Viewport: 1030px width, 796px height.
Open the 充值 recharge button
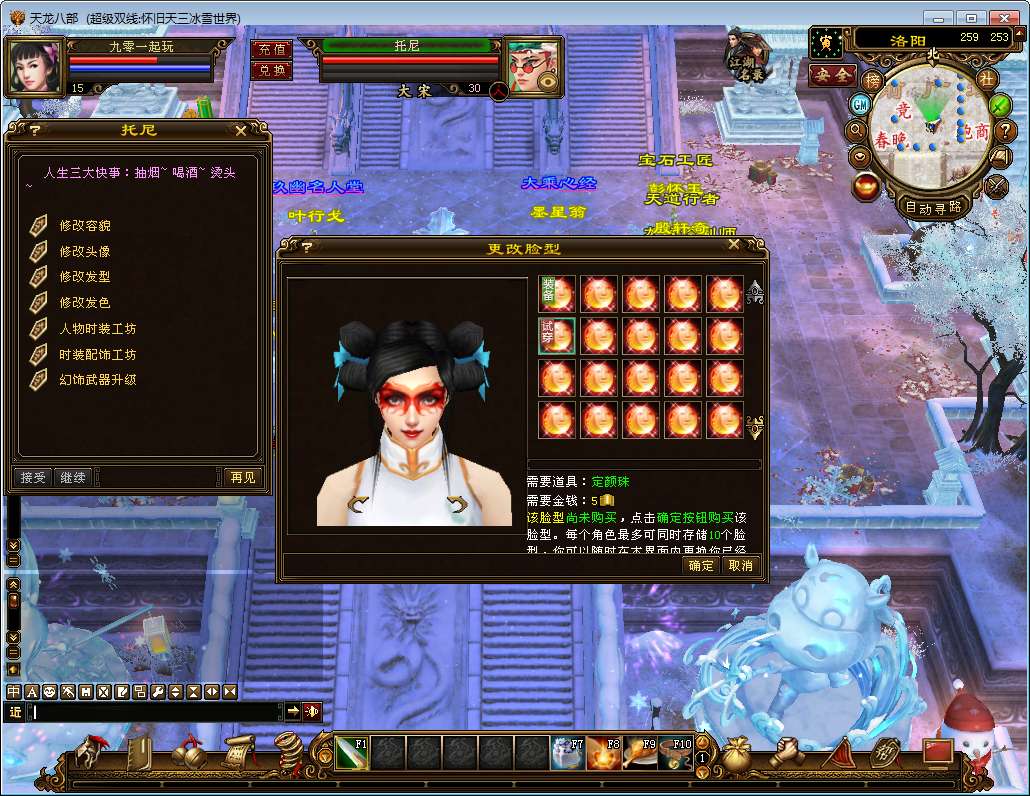[x=271, y=49]
